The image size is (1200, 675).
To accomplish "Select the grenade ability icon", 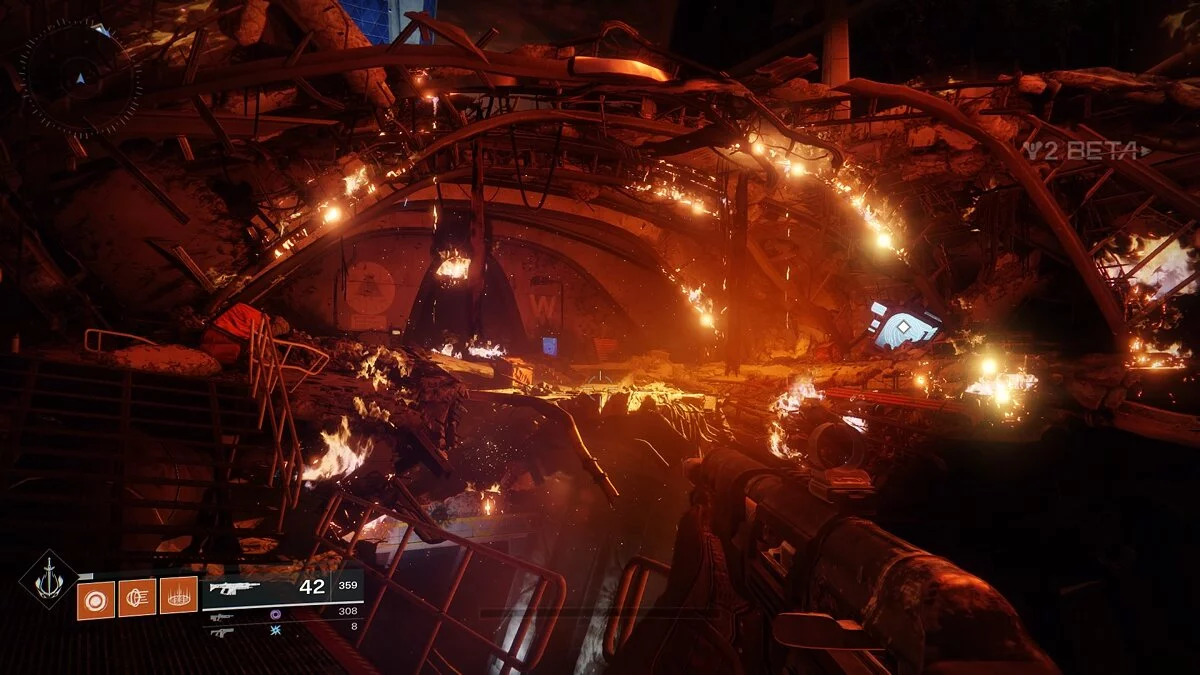I will (x=96, y=599).
